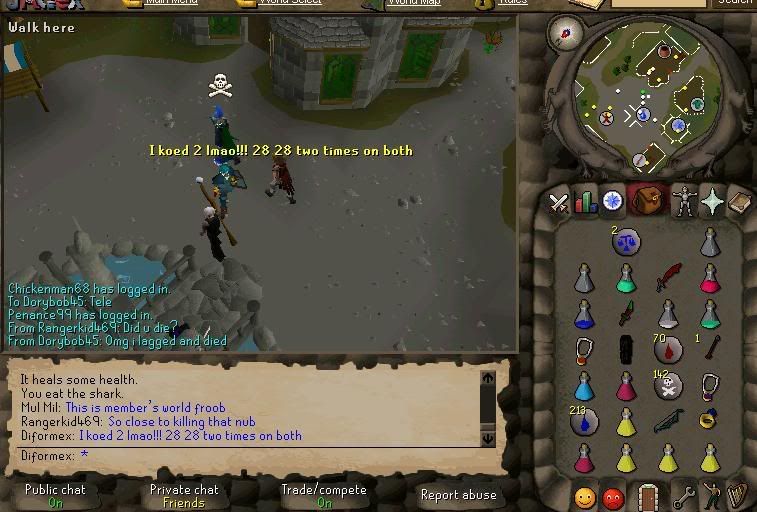Switch to the stats bar-chart tab

[585, 202]
